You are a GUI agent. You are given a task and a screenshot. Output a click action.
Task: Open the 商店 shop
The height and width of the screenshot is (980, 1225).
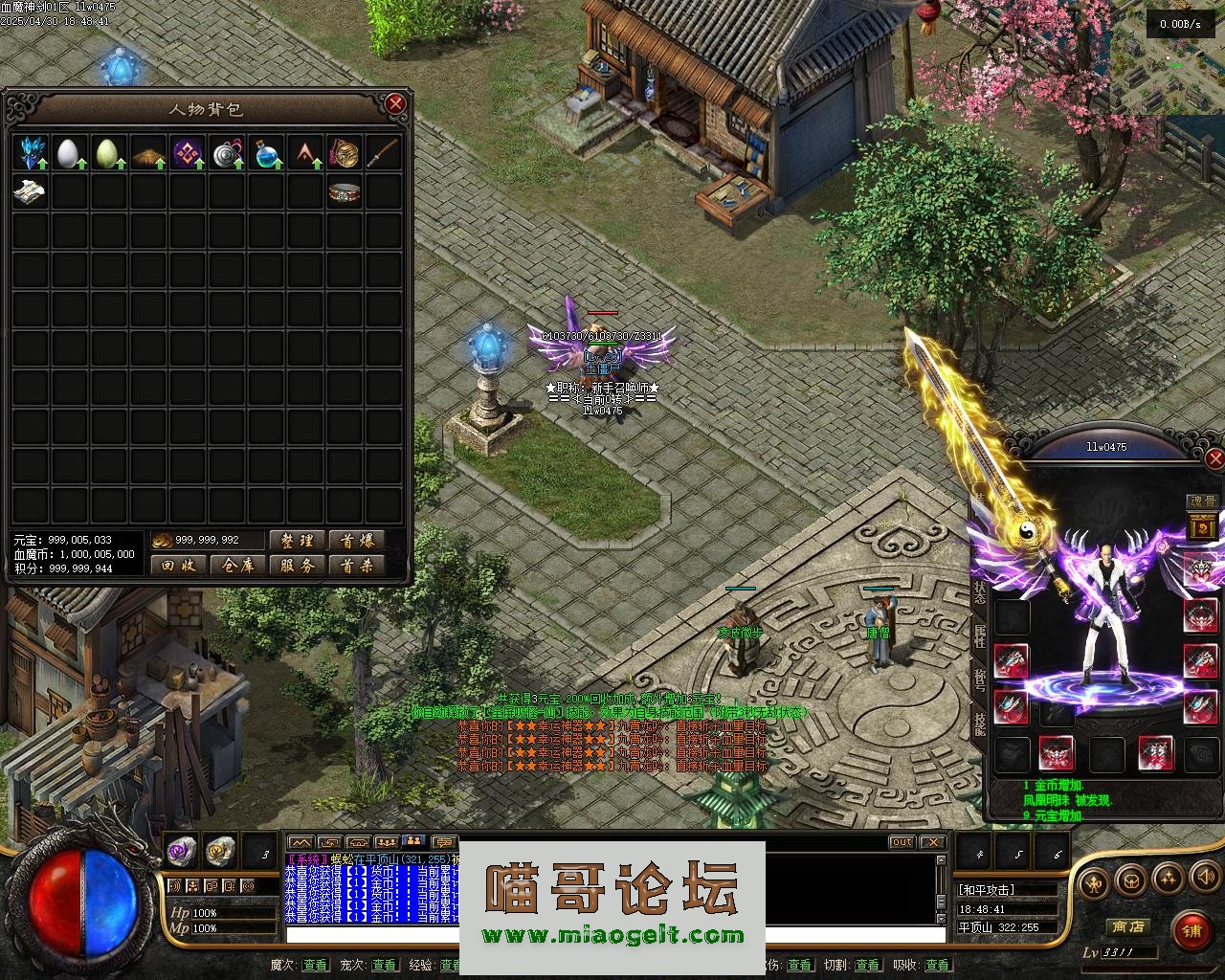tap(1127, 926)
